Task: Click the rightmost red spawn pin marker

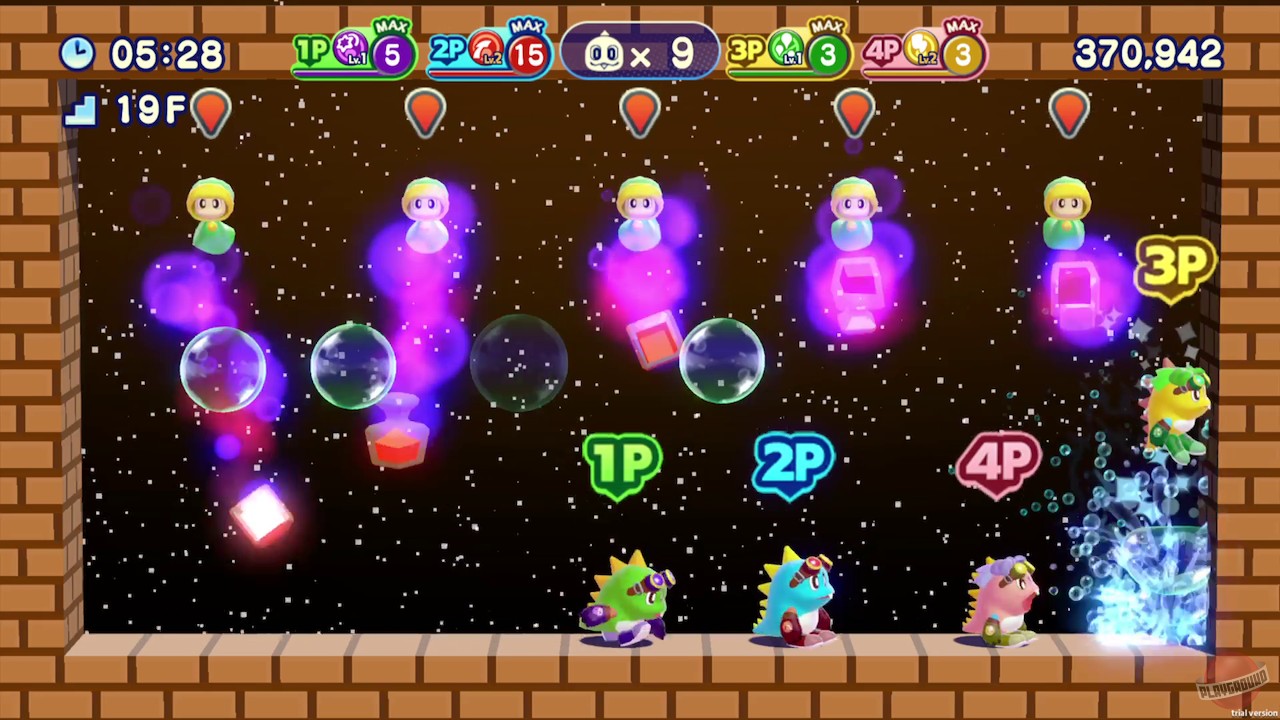Action: 1068,110
